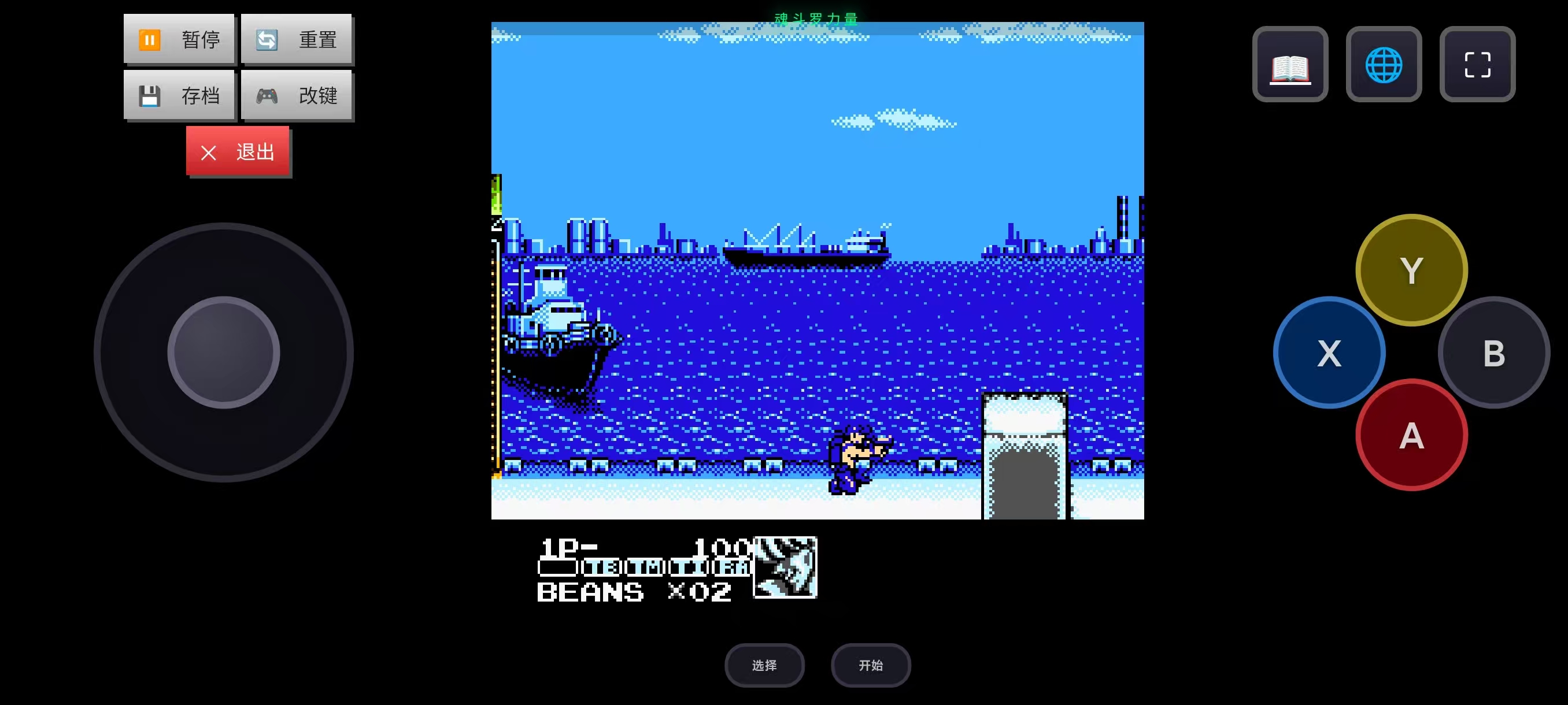Tap the yellow Y button
Image resolution: width=1568 pixels, height=705 pixels.
[x=1411, y=270]
